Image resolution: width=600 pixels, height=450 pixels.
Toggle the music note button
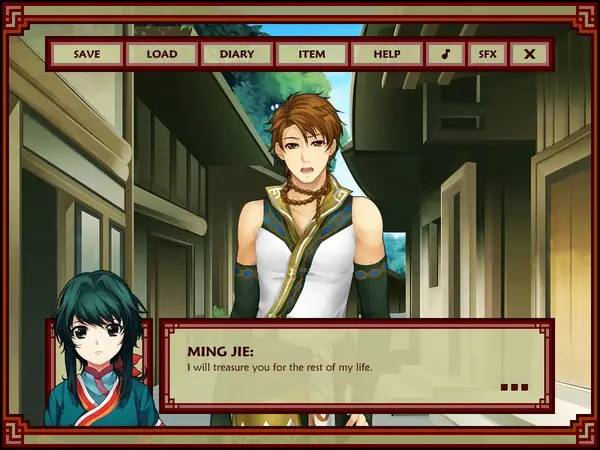coord(444,54)
